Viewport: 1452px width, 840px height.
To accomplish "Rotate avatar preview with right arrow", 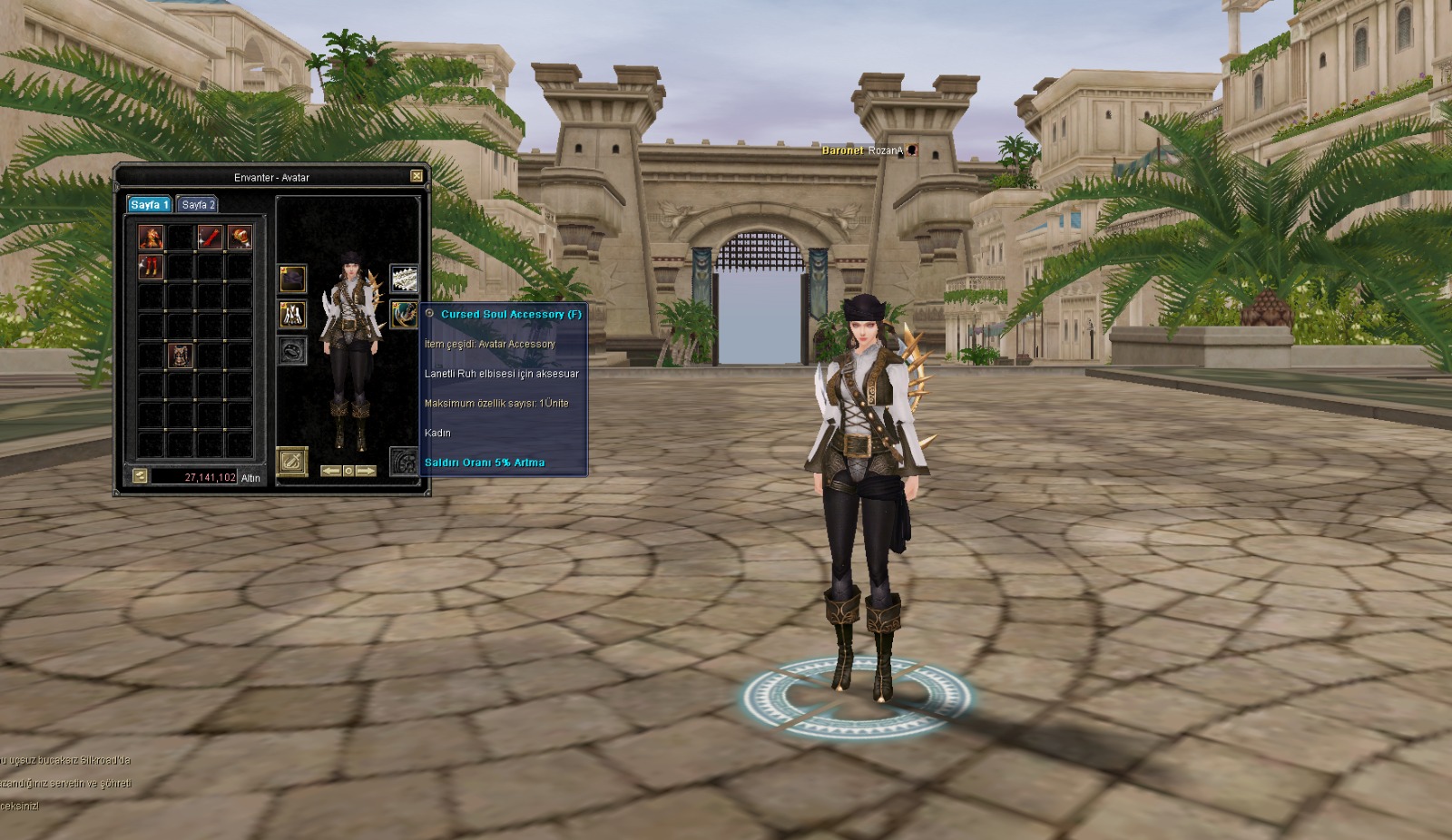I will [366, 472].
